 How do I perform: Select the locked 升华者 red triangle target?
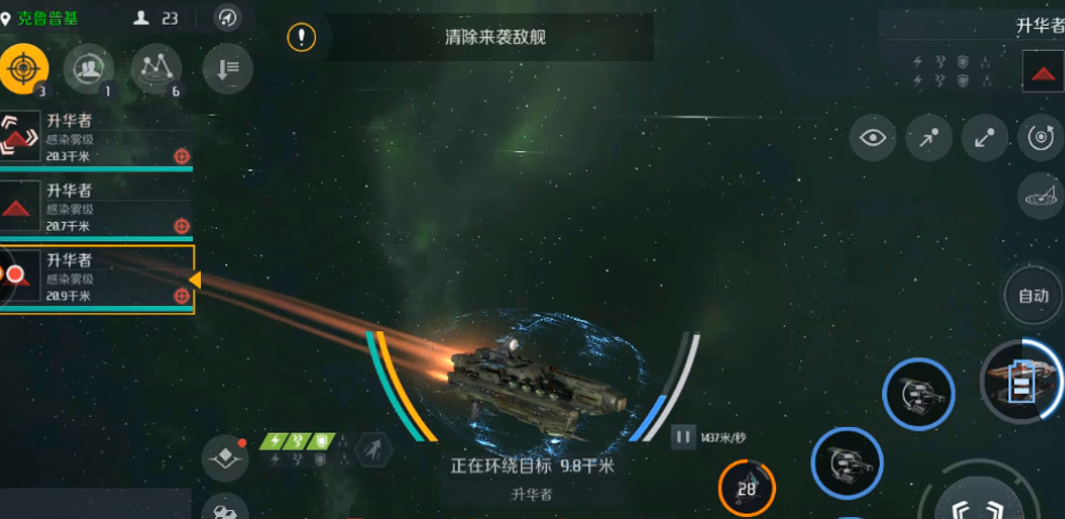click(1043, 72)
